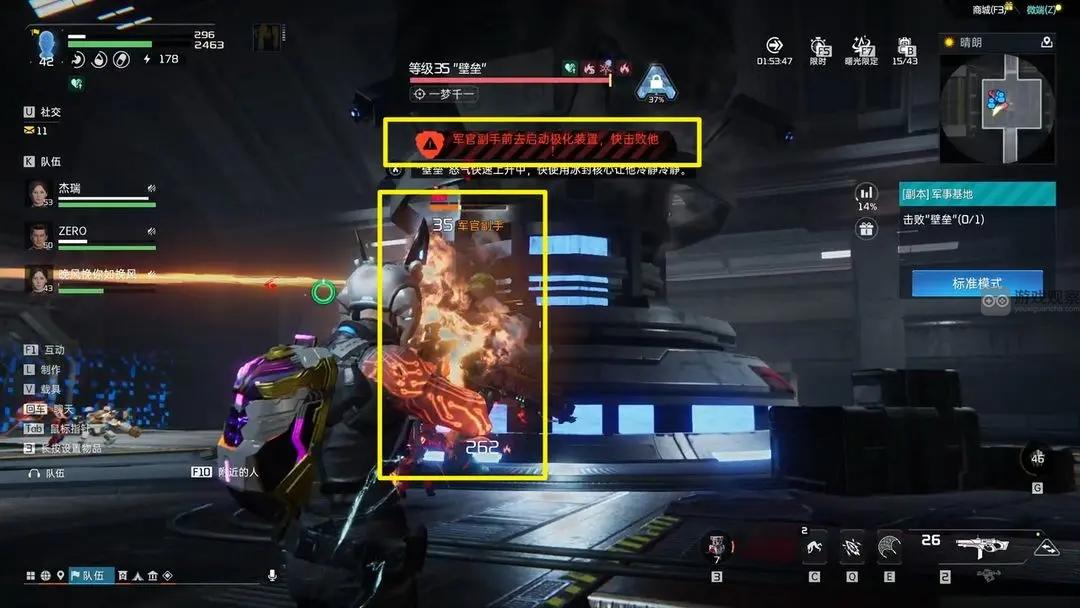Image resolution: width=1080 pixels, height=608 pixels.
Task: Click the exit arrow icon above the timer
Action: 774,46
